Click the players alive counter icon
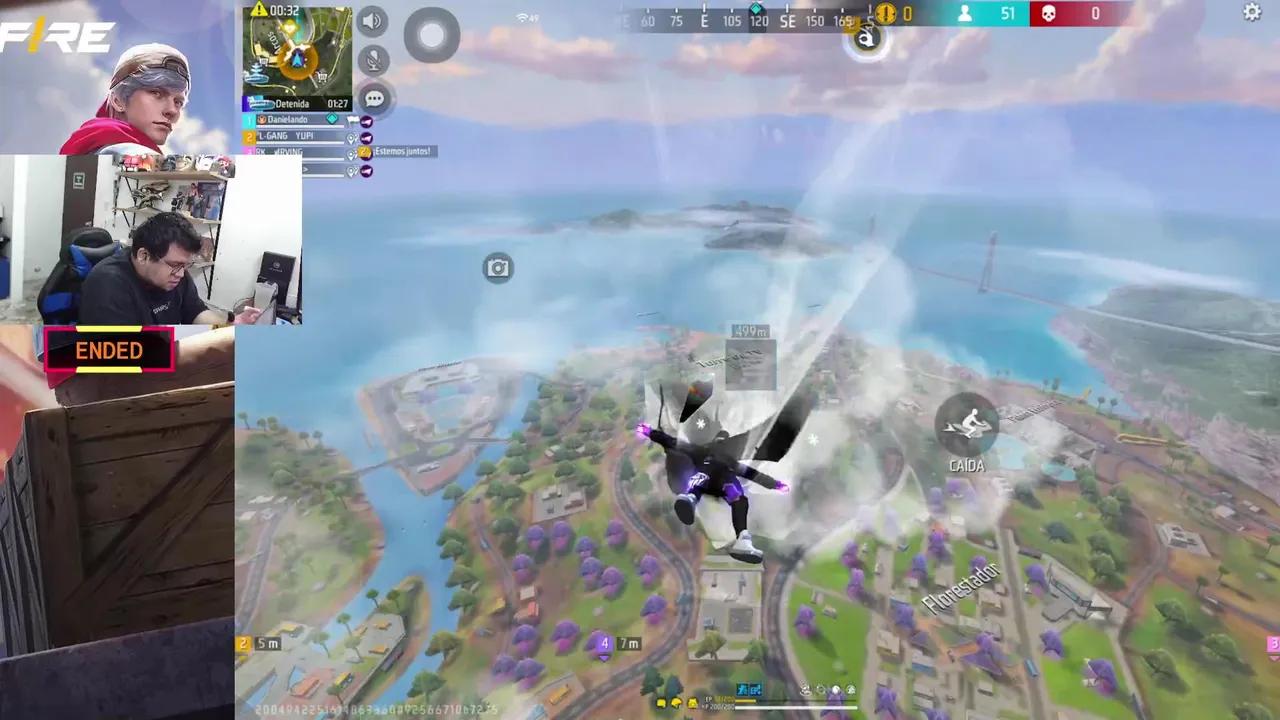1280x720 pixels. click(966, 14)
